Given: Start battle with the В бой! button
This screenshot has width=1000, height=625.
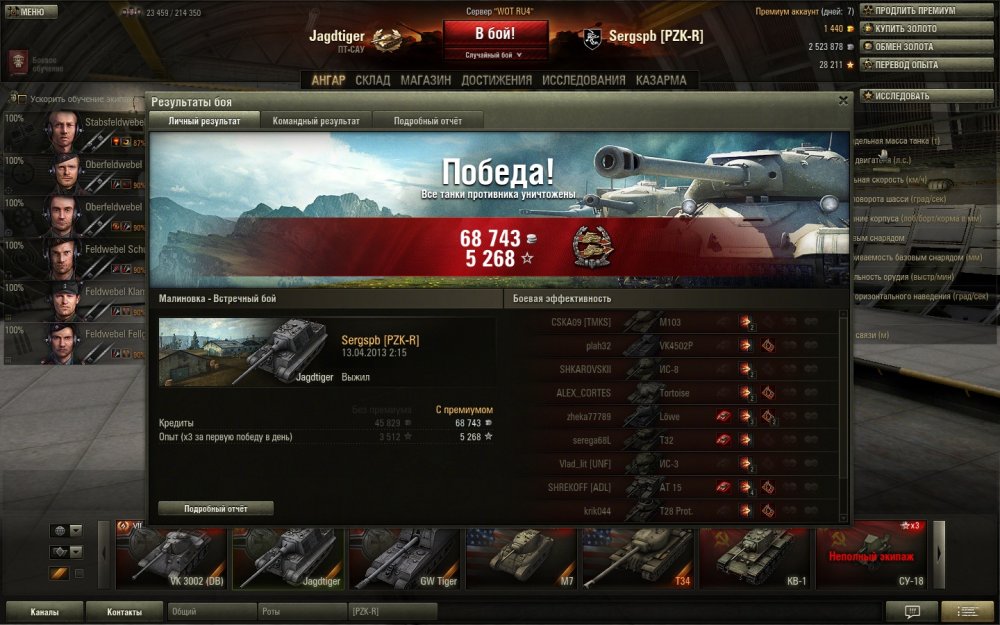Looking at the screenshot, I should click(x=496, y=34).
